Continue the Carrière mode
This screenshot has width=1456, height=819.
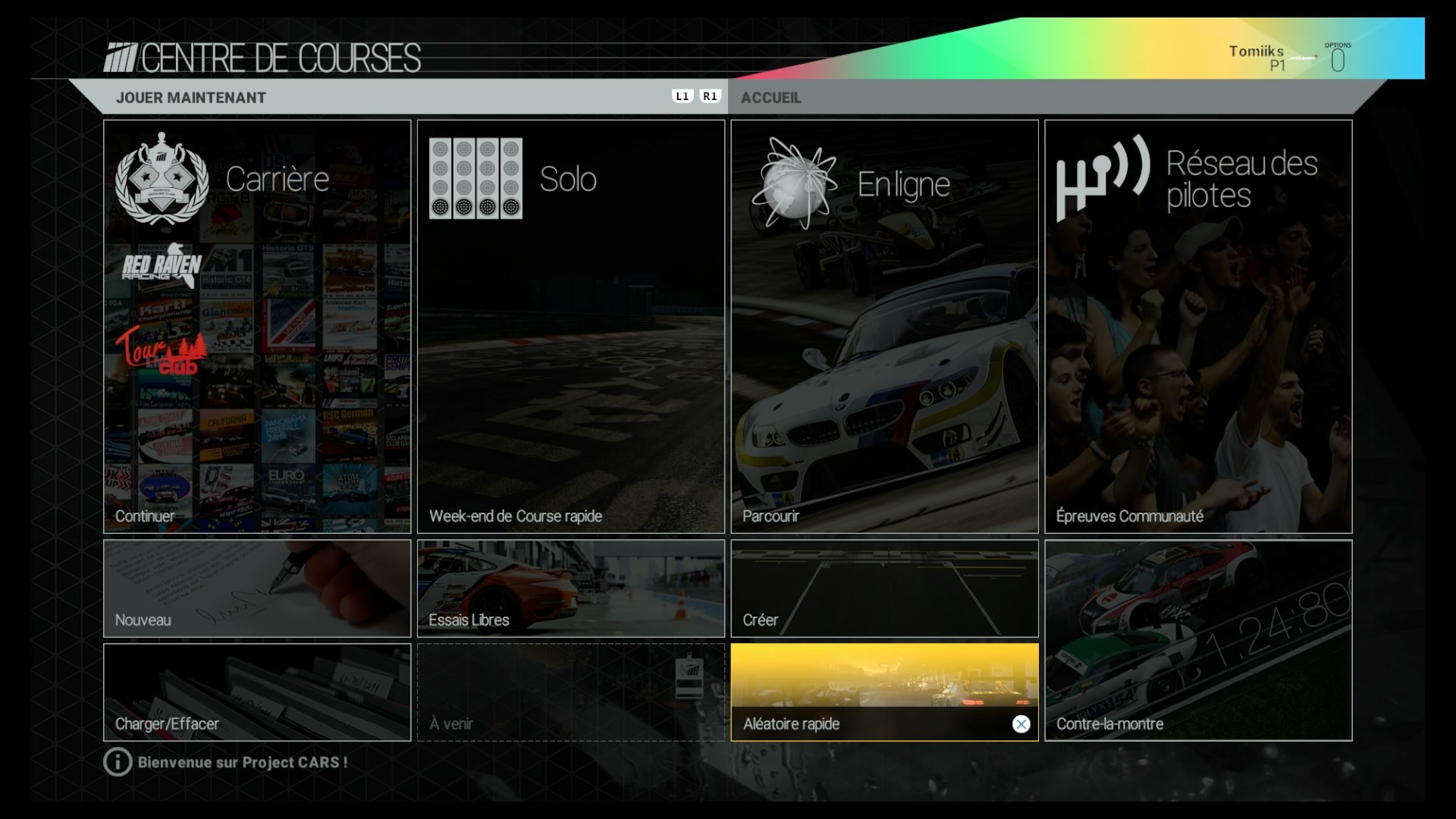257,326
